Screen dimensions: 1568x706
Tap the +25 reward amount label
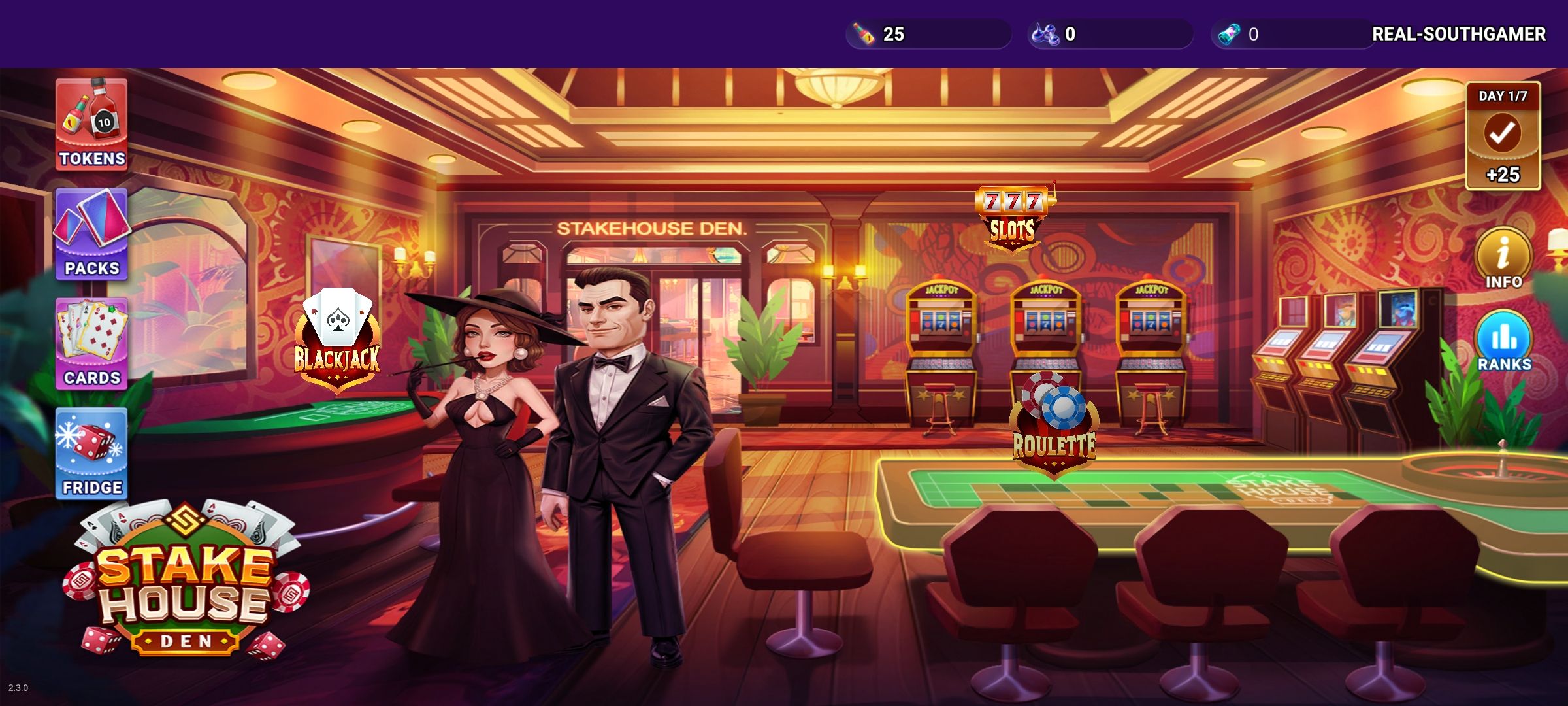pyautogui.click(x=1502, y=175)
